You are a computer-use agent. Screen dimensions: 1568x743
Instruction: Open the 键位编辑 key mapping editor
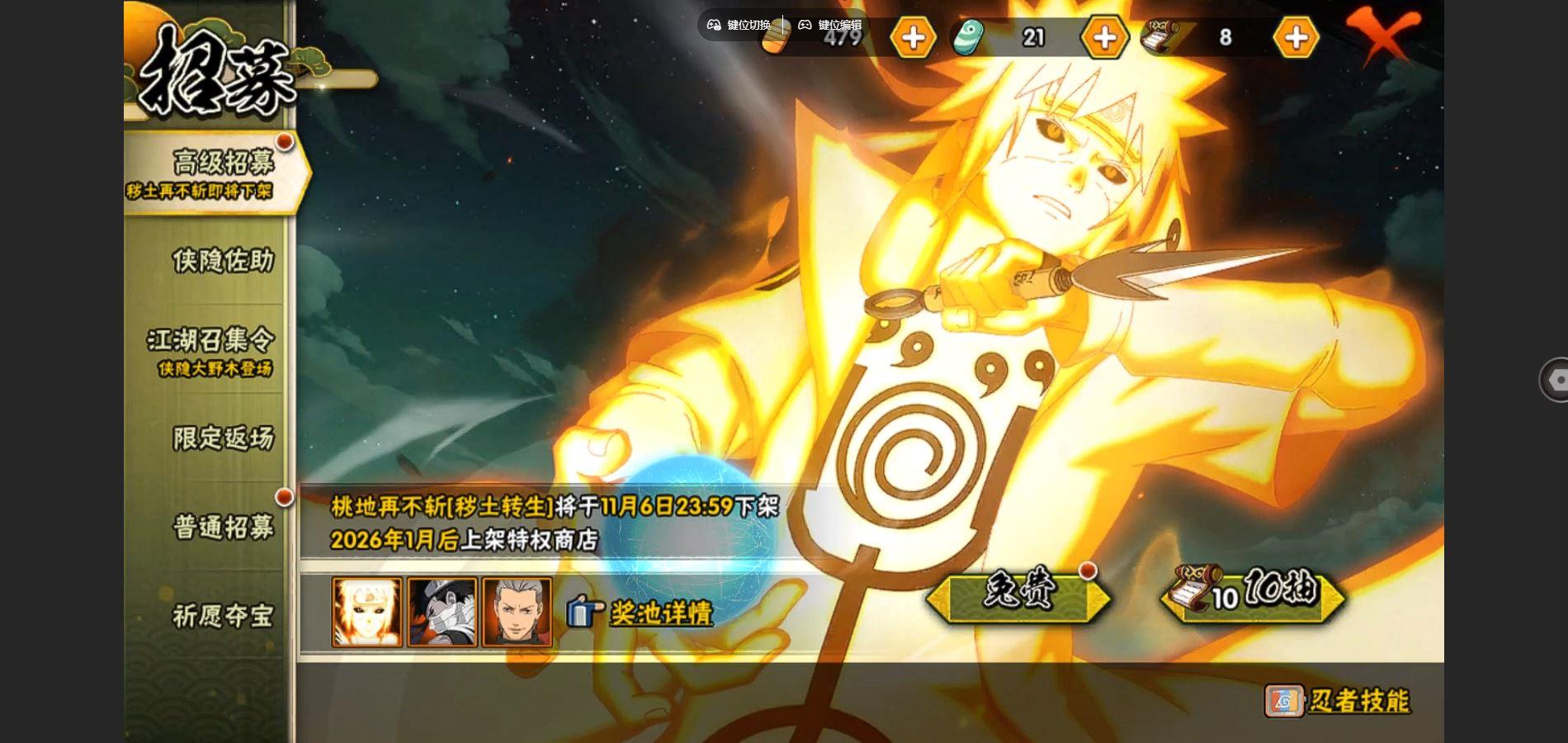click(829, 25)
